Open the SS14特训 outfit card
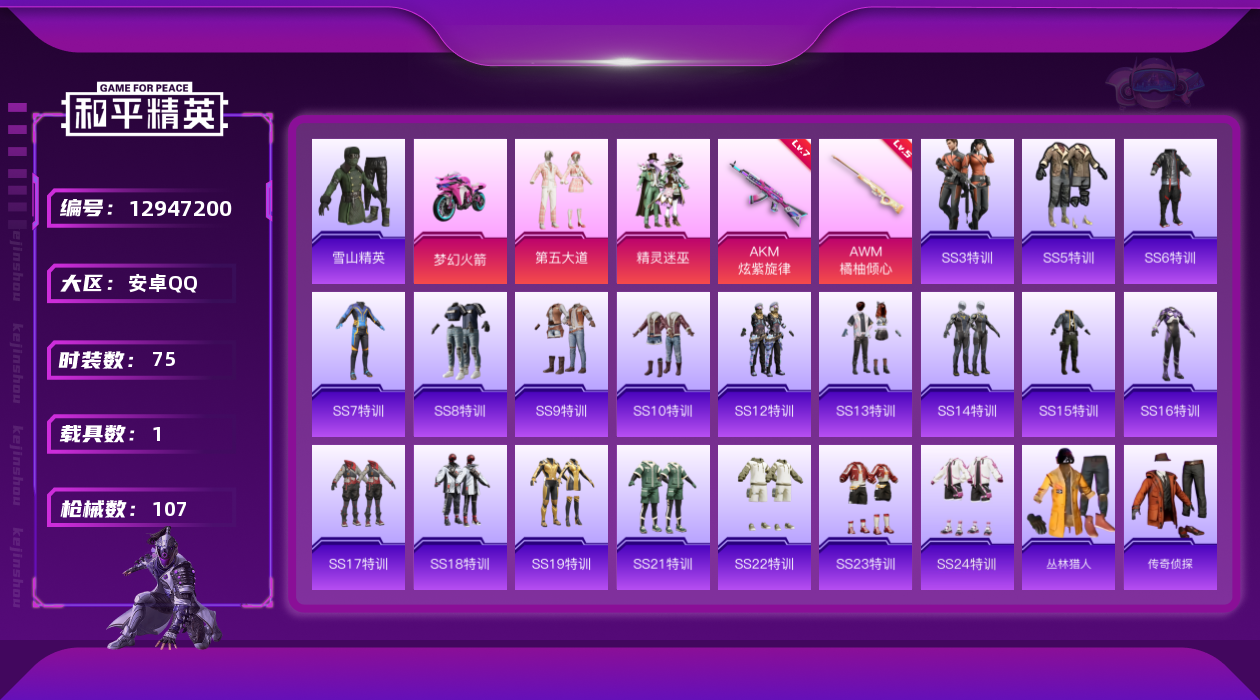 tap(967, 364)
